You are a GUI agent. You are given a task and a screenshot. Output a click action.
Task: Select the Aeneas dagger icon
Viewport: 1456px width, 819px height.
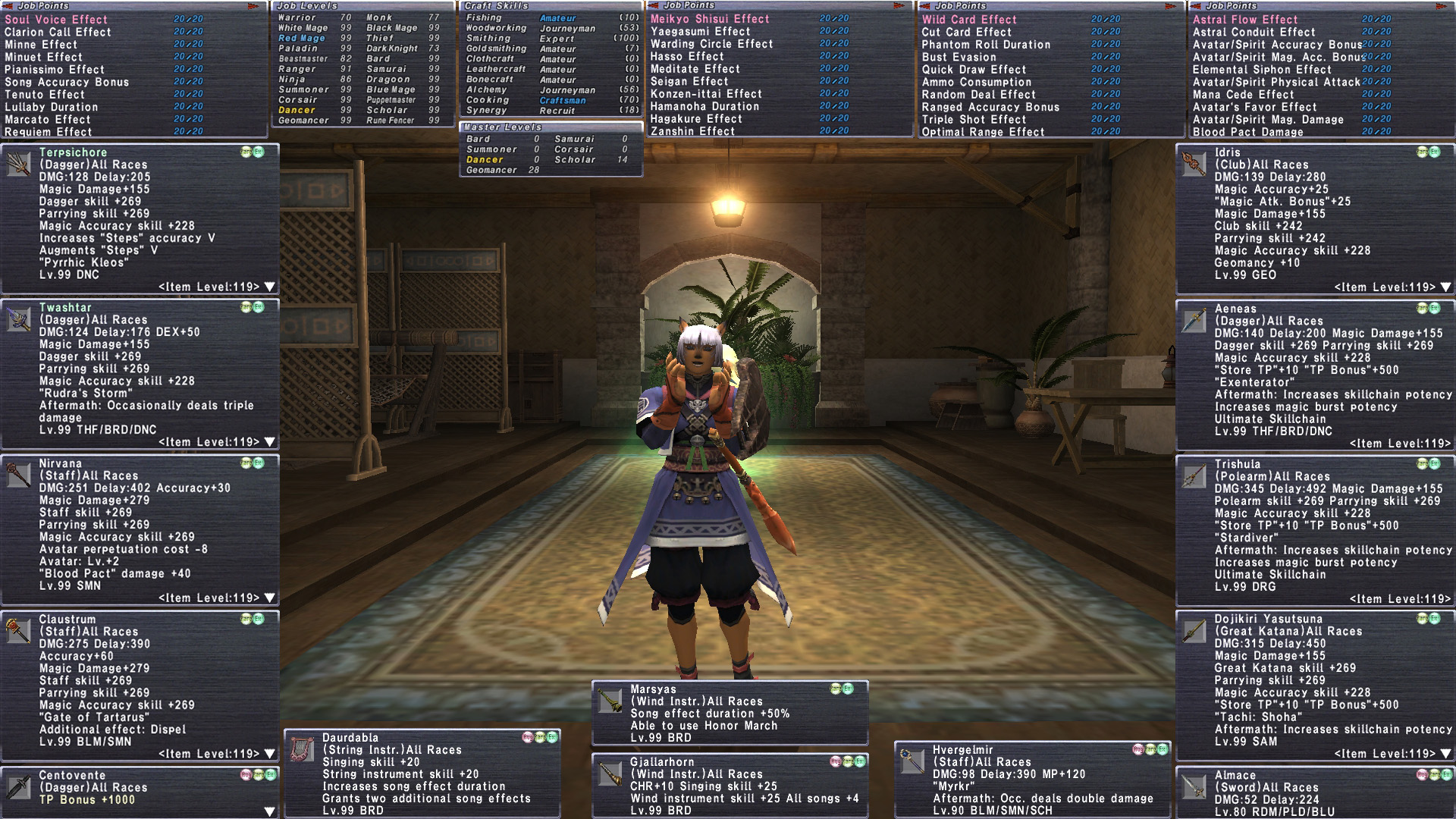pyautogui.click(x=1194, y=320)
